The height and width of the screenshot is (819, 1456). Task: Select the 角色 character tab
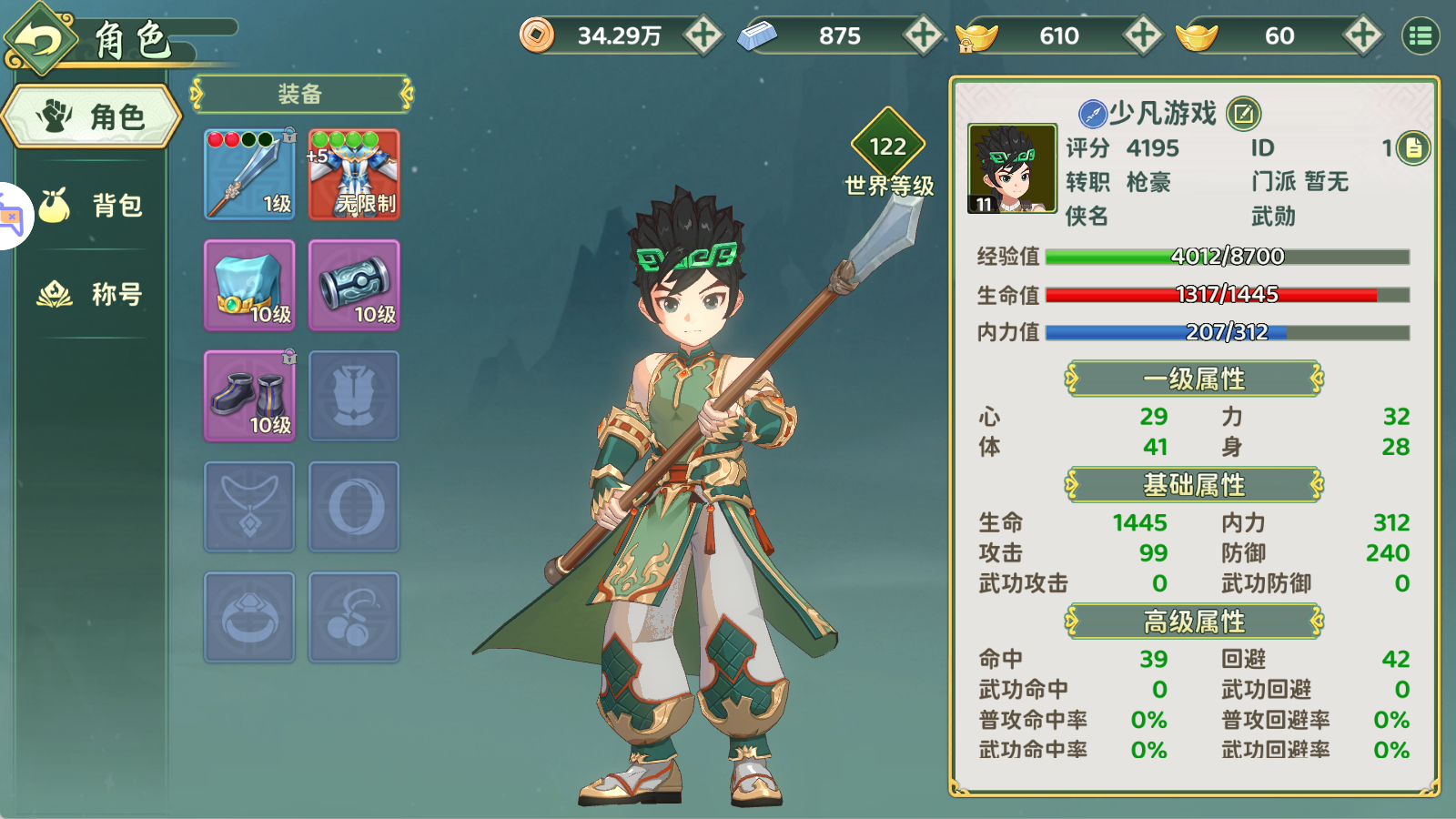93,116
